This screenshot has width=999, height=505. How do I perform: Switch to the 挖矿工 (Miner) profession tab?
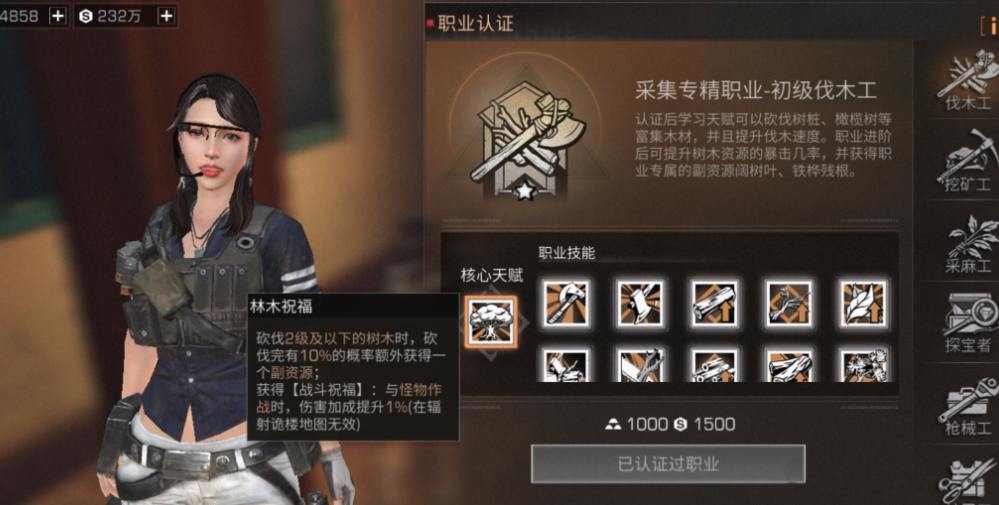[968, 160]
